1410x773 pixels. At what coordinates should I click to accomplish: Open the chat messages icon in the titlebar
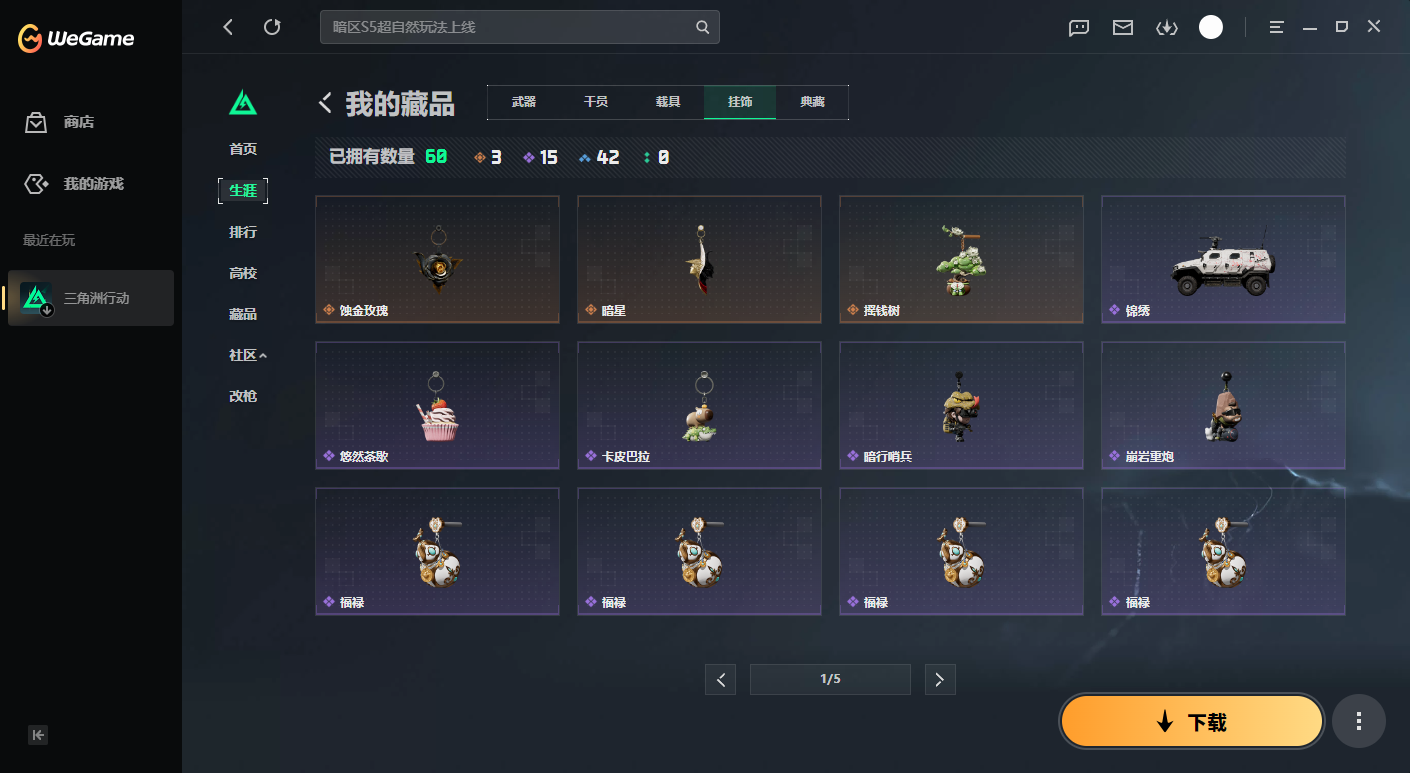pyautogui.click(x=1078, y=27)
